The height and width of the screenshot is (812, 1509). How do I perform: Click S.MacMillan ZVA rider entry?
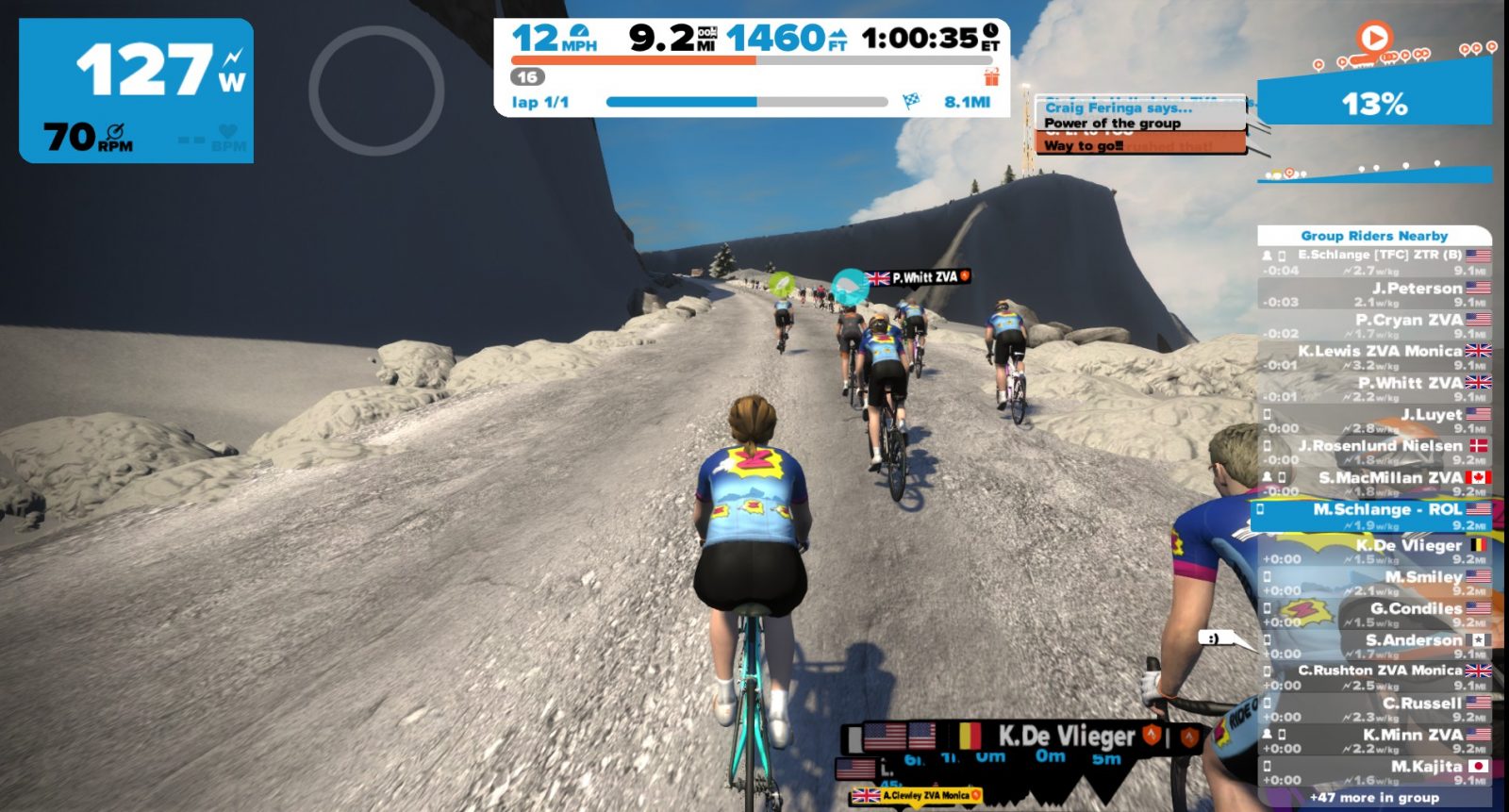(1375, 484)
